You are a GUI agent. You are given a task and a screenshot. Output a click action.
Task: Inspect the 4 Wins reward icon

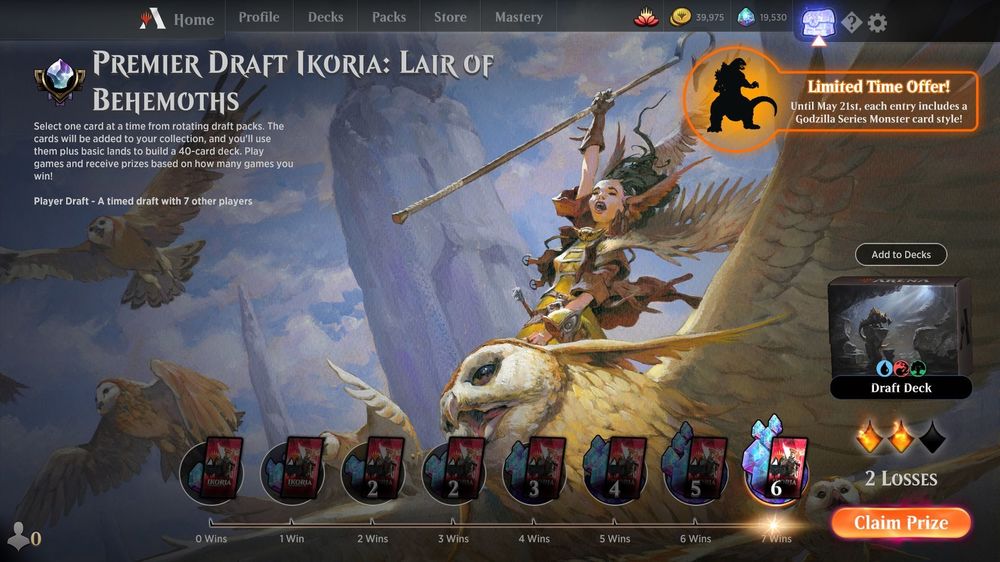pos(534,472)
